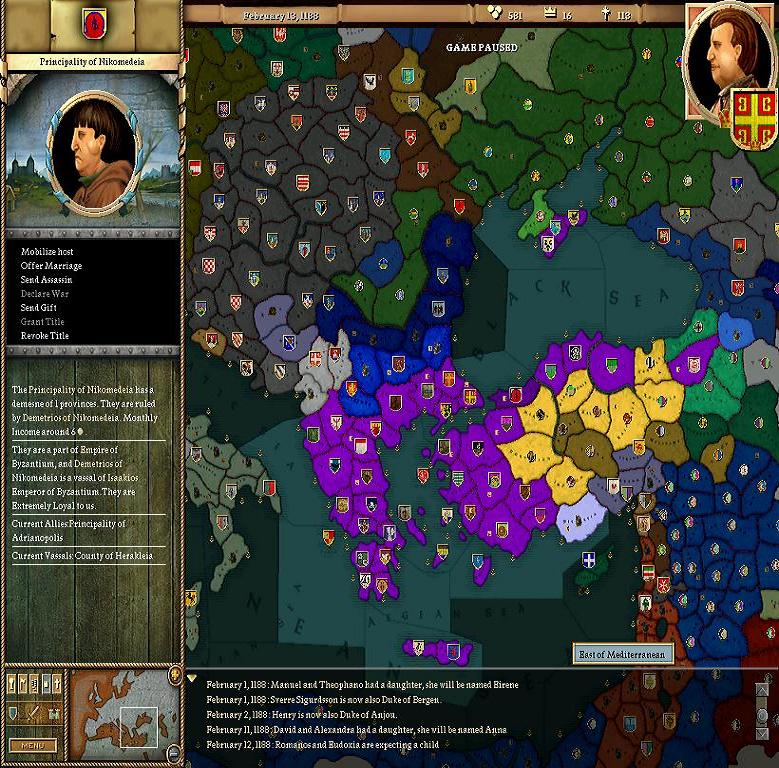The image size is (779, 768).
Task: Click the Nikomedeia shield emblem above the title
Action: 93,21
